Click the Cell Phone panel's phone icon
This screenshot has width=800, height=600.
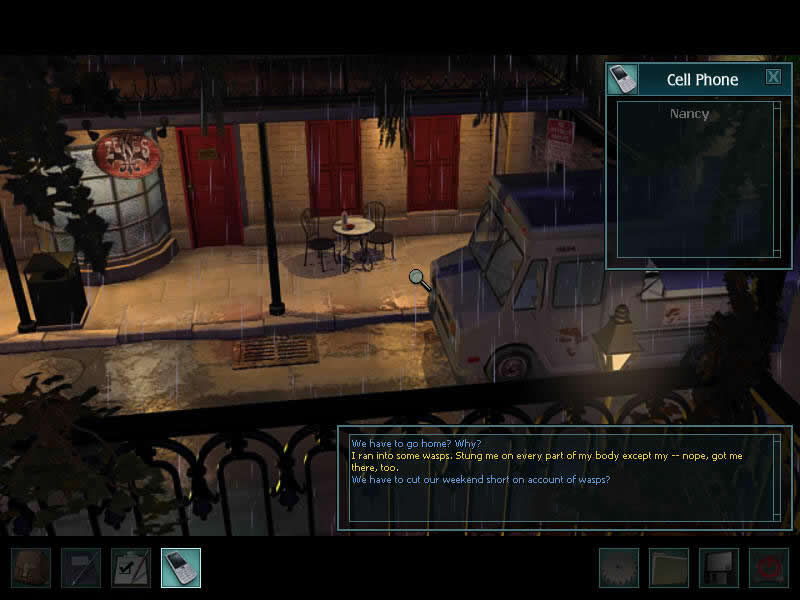(622, 79)
